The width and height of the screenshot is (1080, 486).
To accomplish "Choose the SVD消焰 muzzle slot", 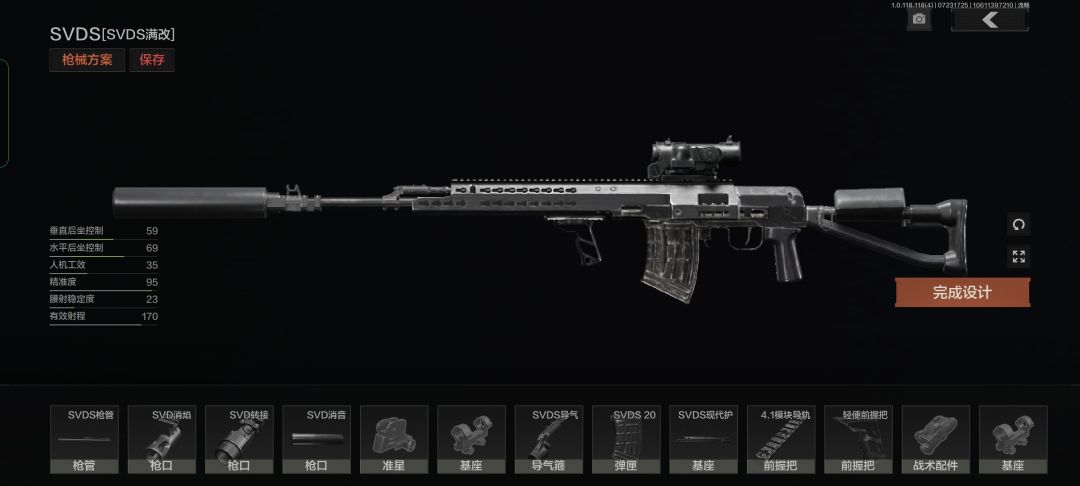I will click(162, 439).
